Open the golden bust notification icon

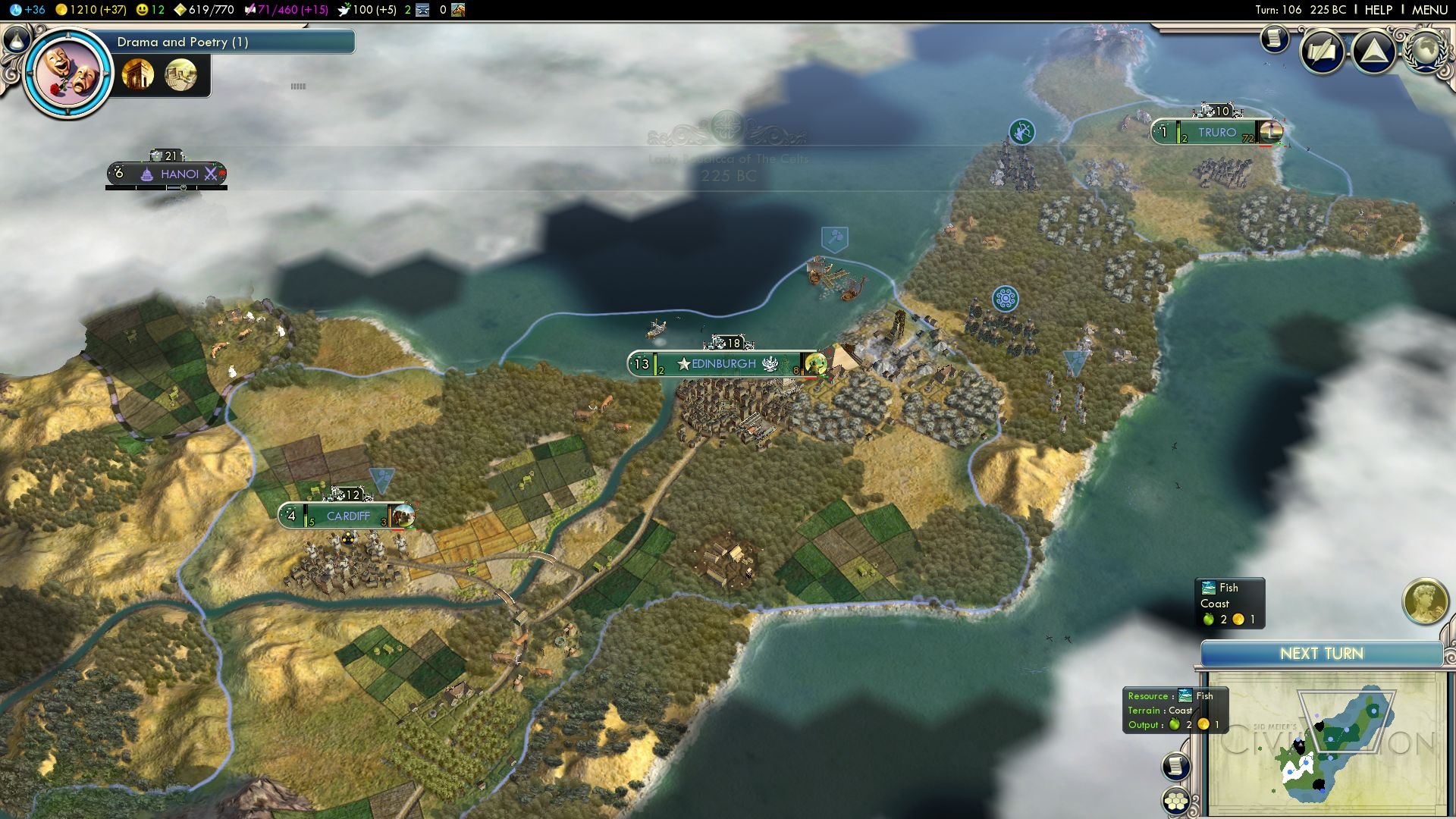click(x=1425, y=601)
